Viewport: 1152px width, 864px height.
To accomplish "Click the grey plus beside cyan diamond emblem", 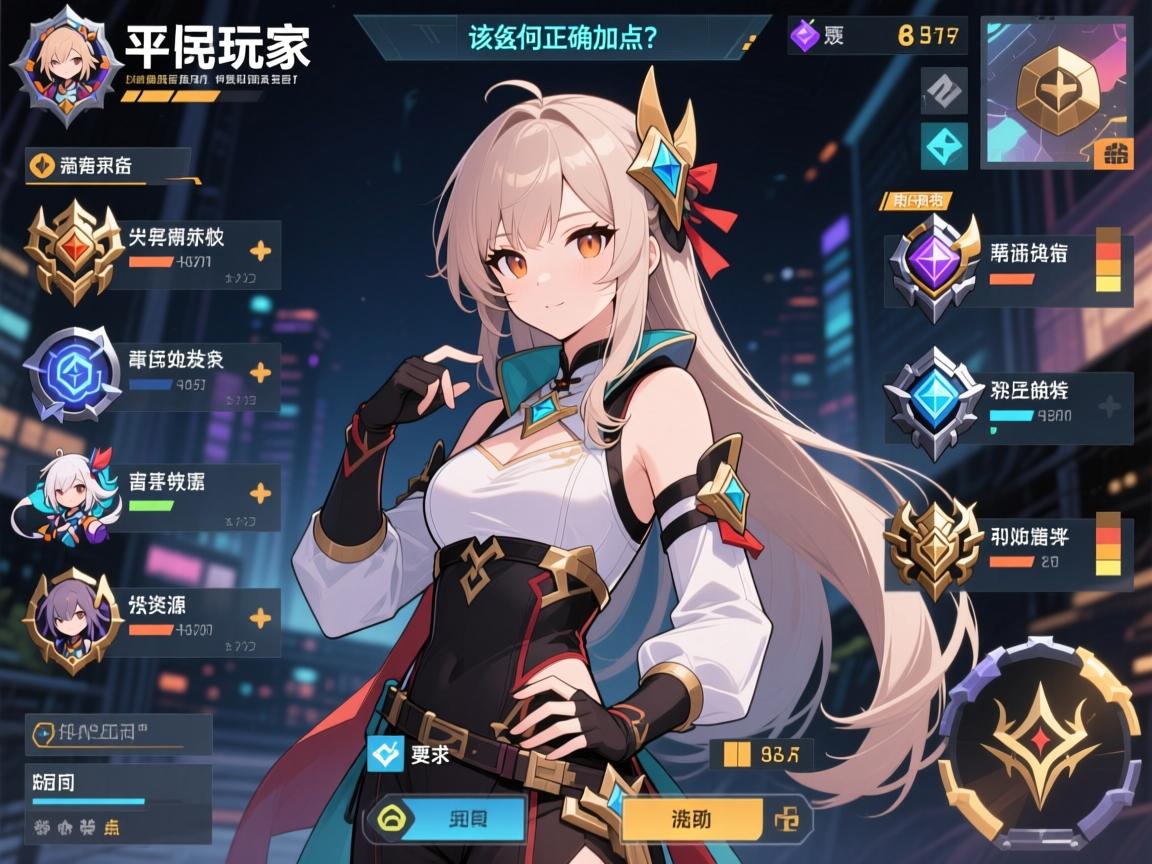I will 1109,406.
